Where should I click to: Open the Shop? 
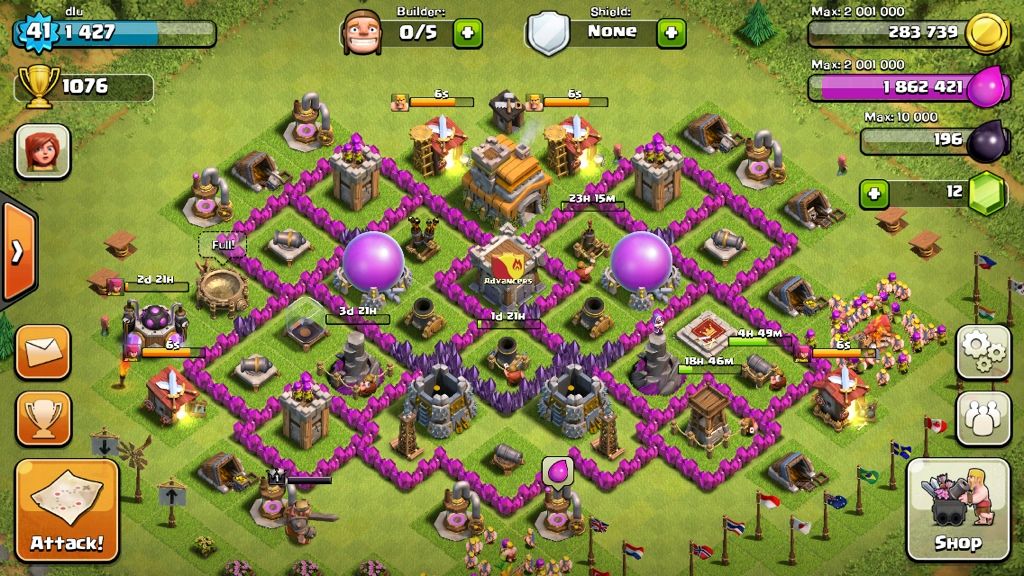coord(957,510)
